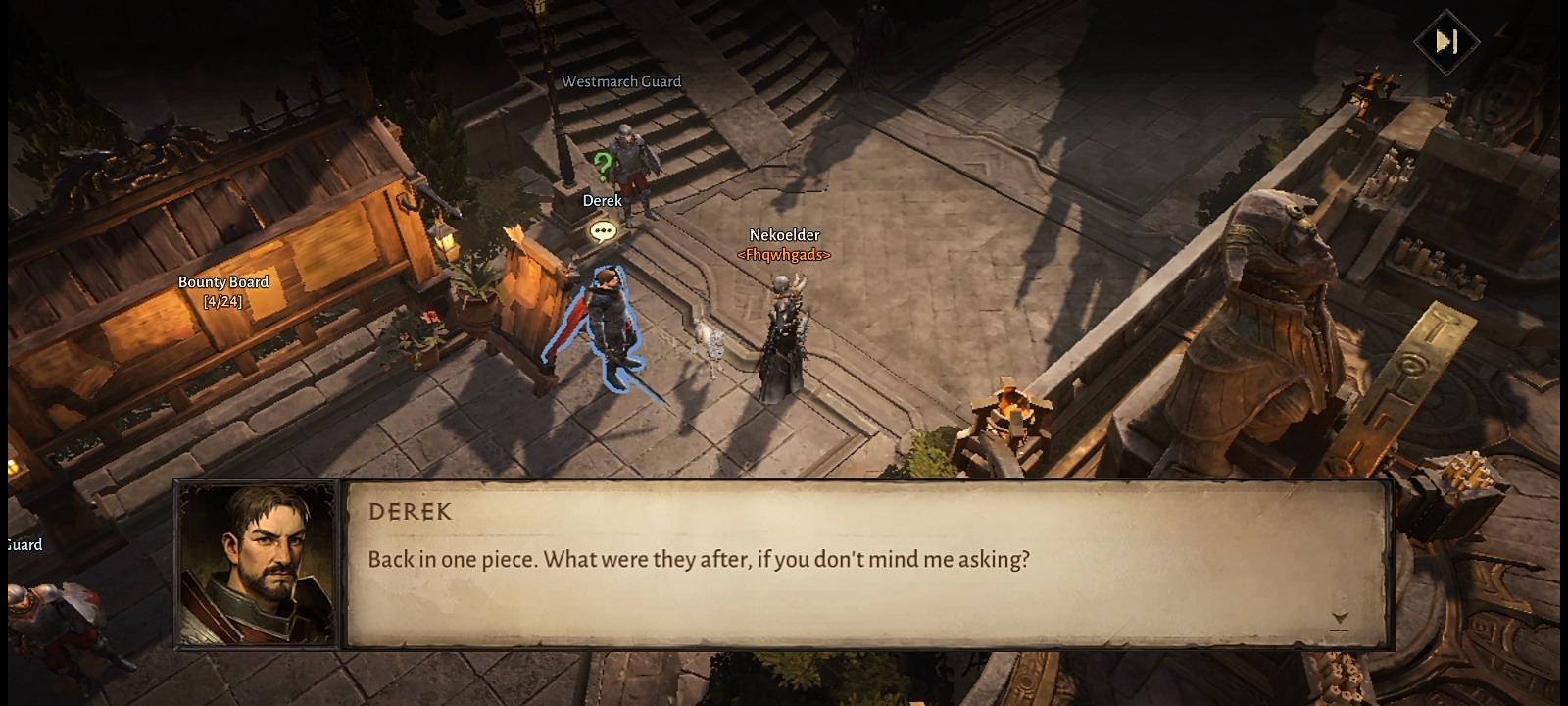The height and width of the screenshot is (706, 1568).
Task: Skip the cutscene with the fast-forward button
Action: (x=1446, y=41)
